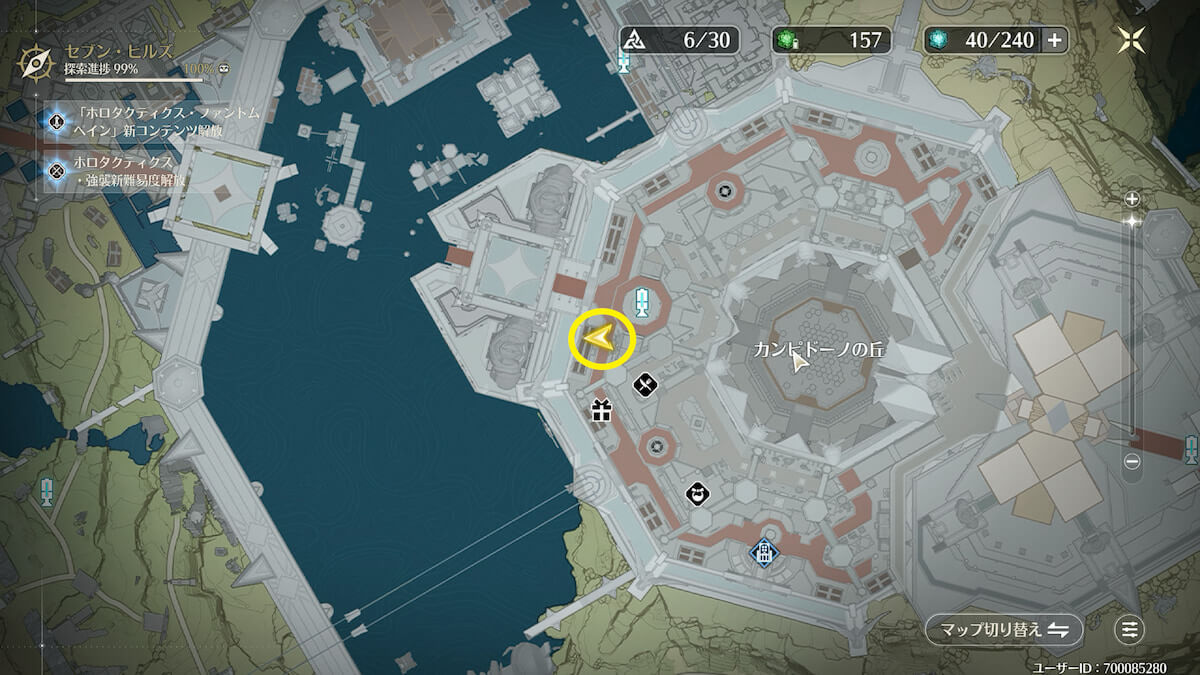This screenshot has width=1200, height=675.
Task: Add Waveplates with the plus button
Action: [x=1054, y=40]
